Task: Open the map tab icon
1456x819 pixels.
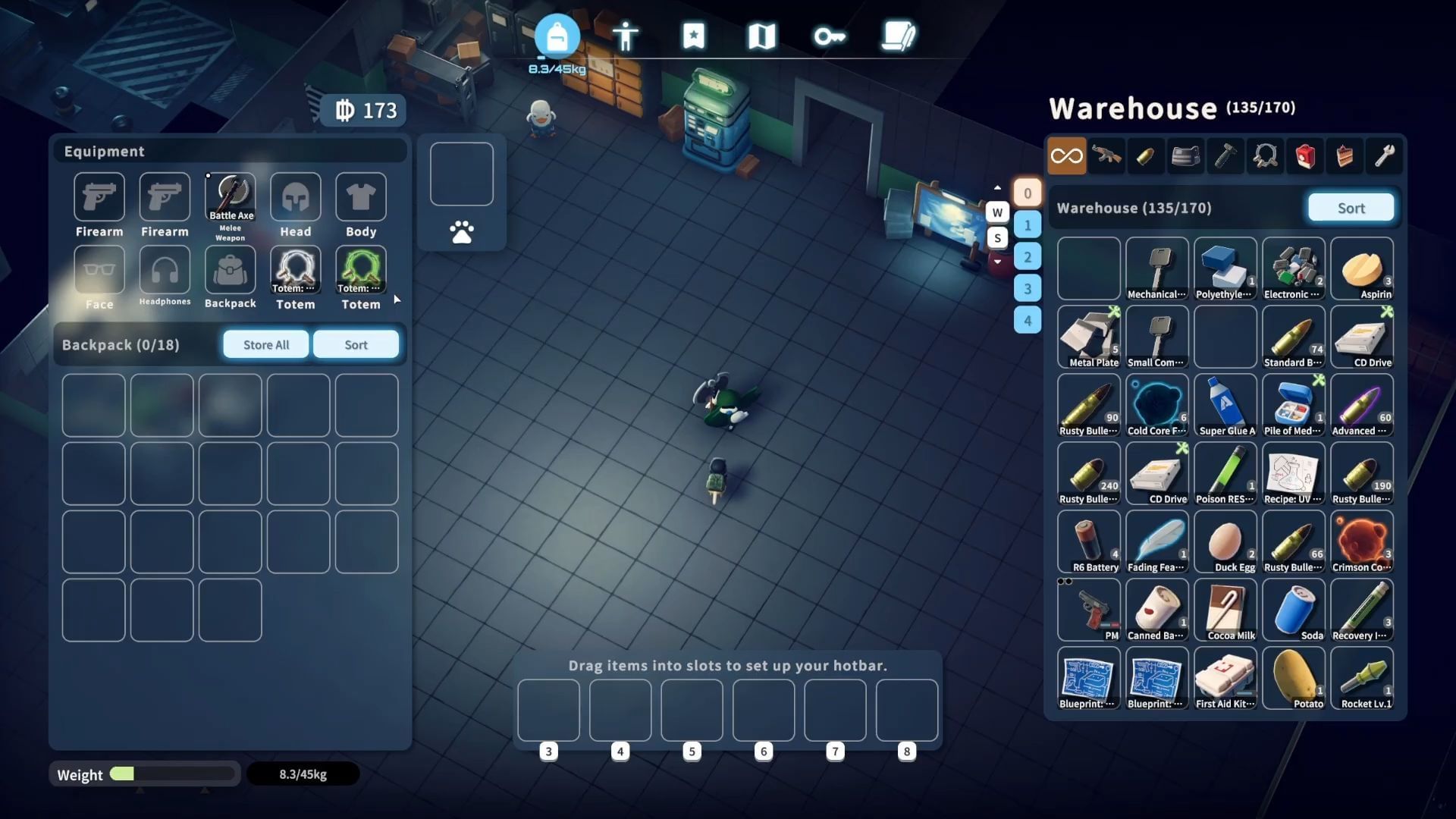Action: tap(761, 36)
